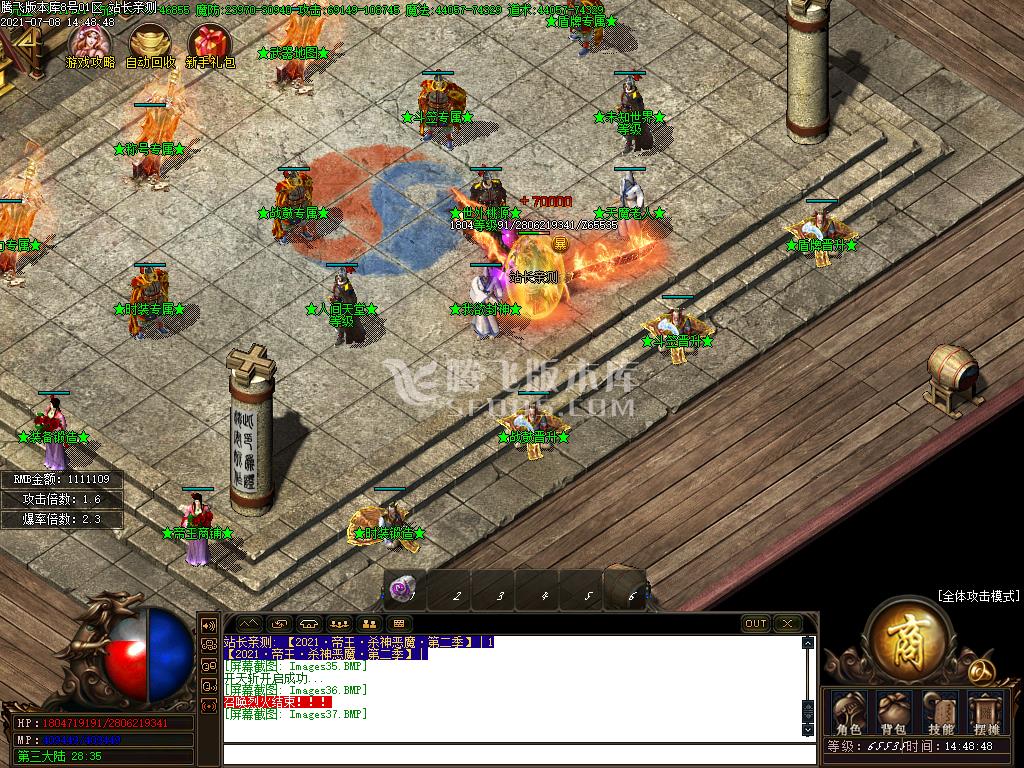Screen dimensions: 1024x768
Task: Claim the 新手礼包 newbie gift box
Action: pyautogui.click(x=210, y=44)
